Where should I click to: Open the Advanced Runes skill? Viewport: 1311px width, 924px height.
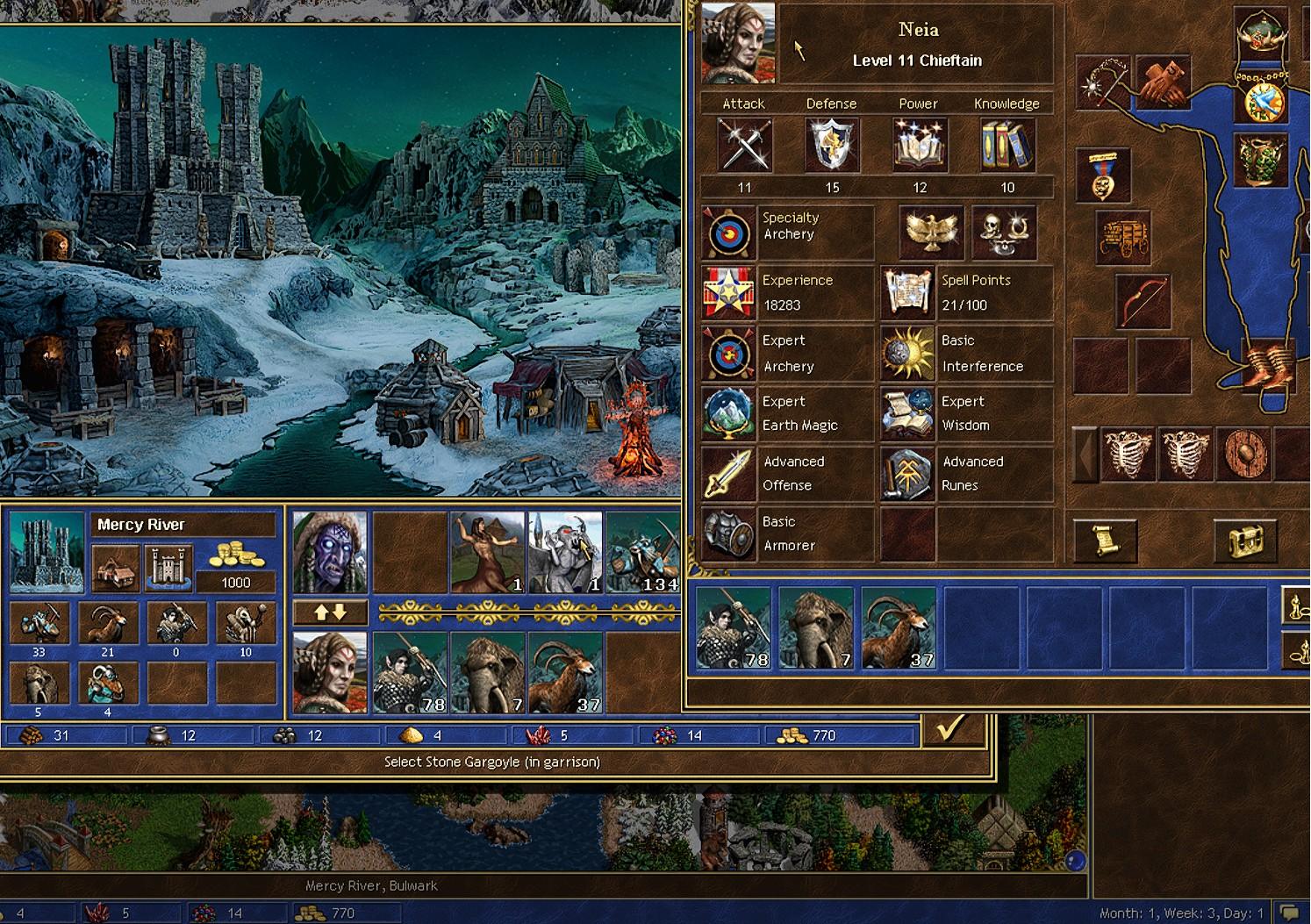907,473
